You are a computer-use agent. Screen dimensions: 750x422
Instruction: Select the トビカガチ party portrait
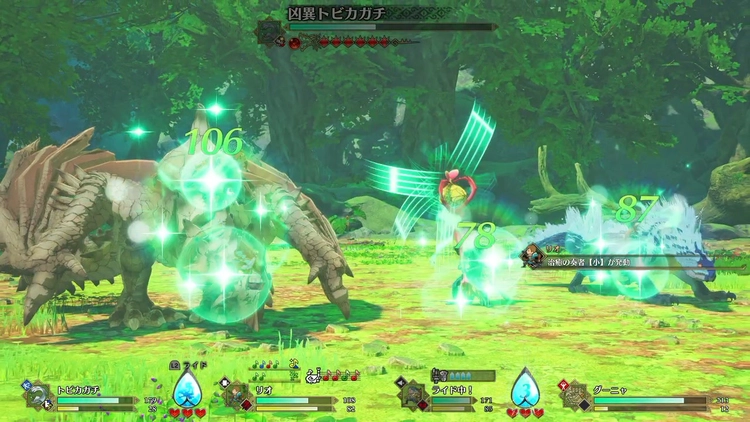click(x=39, y=397)
